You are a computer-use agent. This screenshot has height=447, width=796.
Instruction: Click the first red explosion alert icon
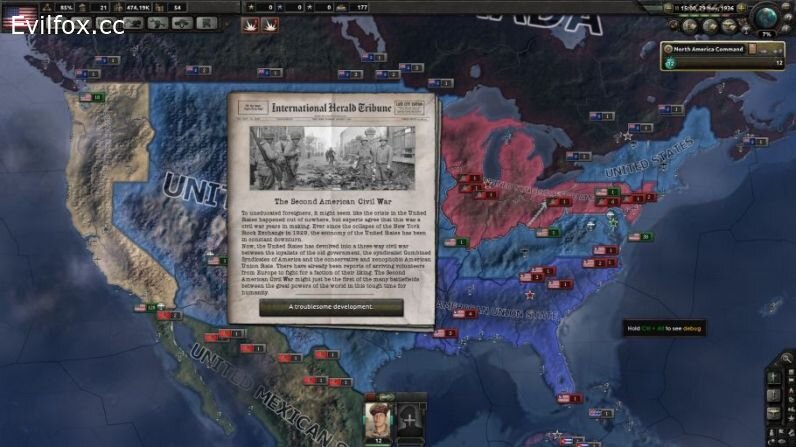(250, 27)
